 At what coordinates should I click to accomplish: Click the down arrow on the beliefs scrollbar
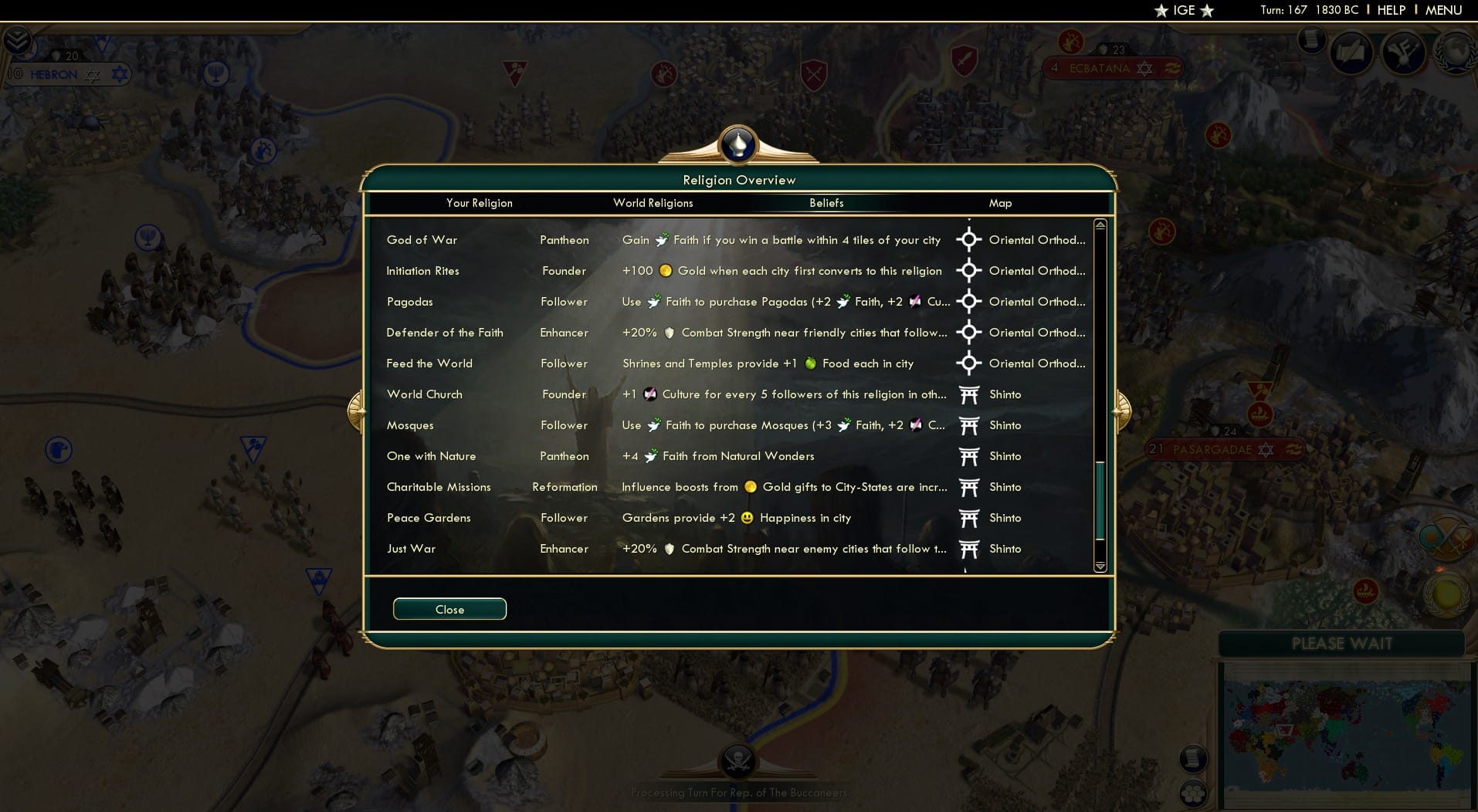1100,566
